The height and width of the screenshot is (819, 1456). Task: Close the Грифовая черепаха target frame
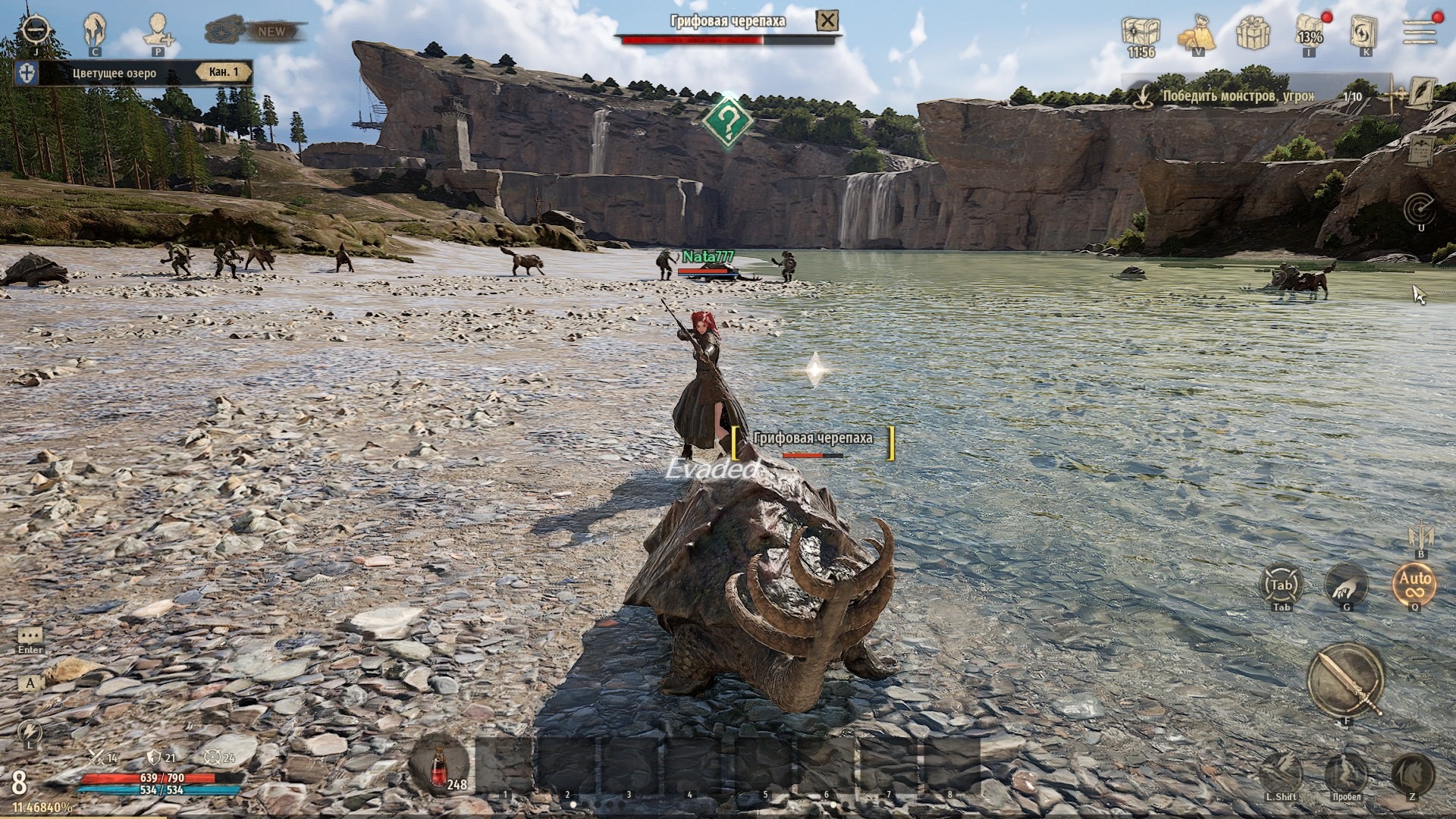[827, 20]
